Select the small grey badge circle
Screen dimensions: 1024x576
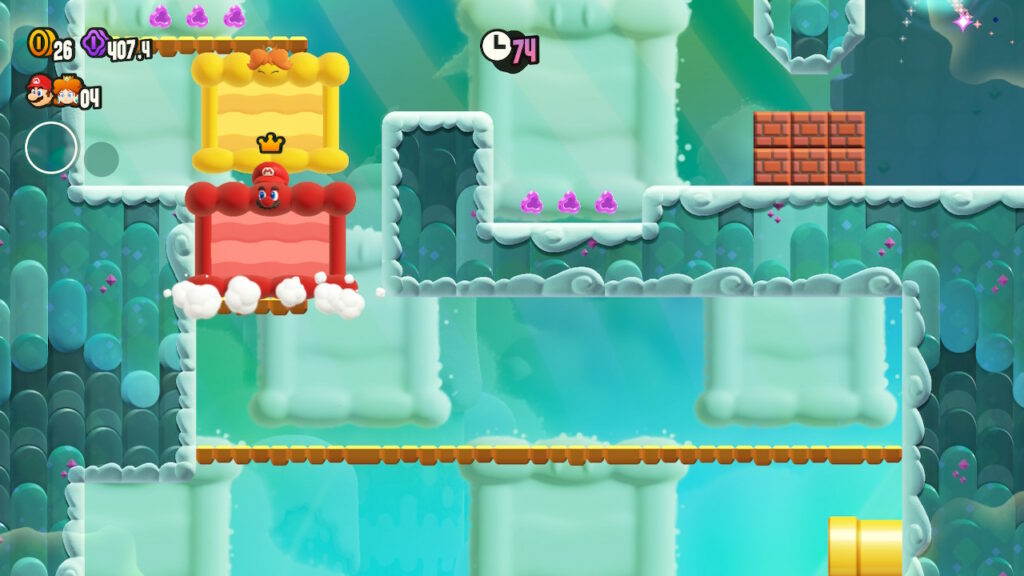[x=101, y=158]
